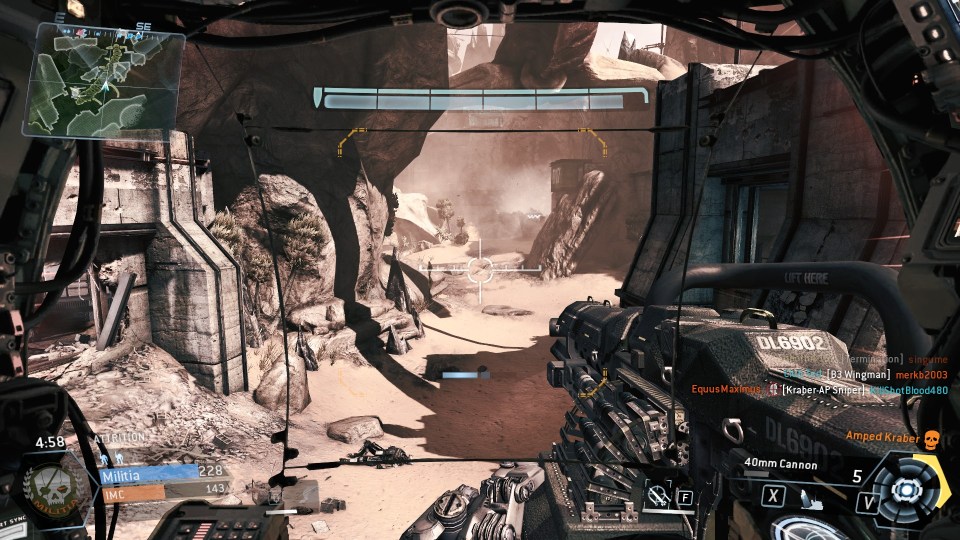Click the Titan ordnance icon beside X
The width and height of the screenshot is (960, 540).
click(809, 499)
